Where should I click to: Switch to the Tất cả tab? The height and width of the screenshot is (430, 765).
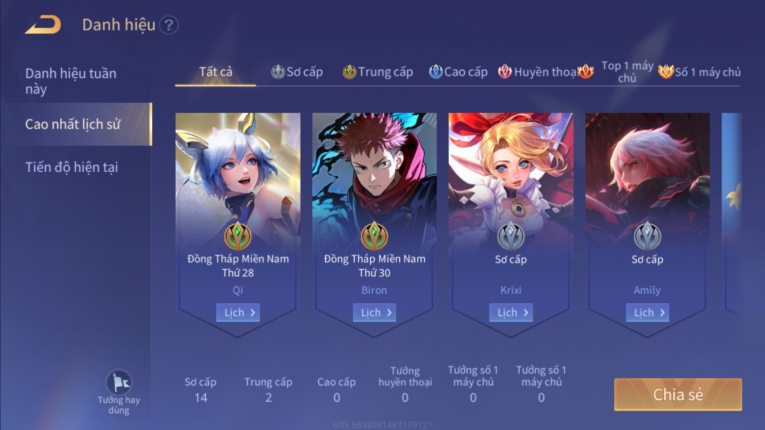click(x=216, y=72)
